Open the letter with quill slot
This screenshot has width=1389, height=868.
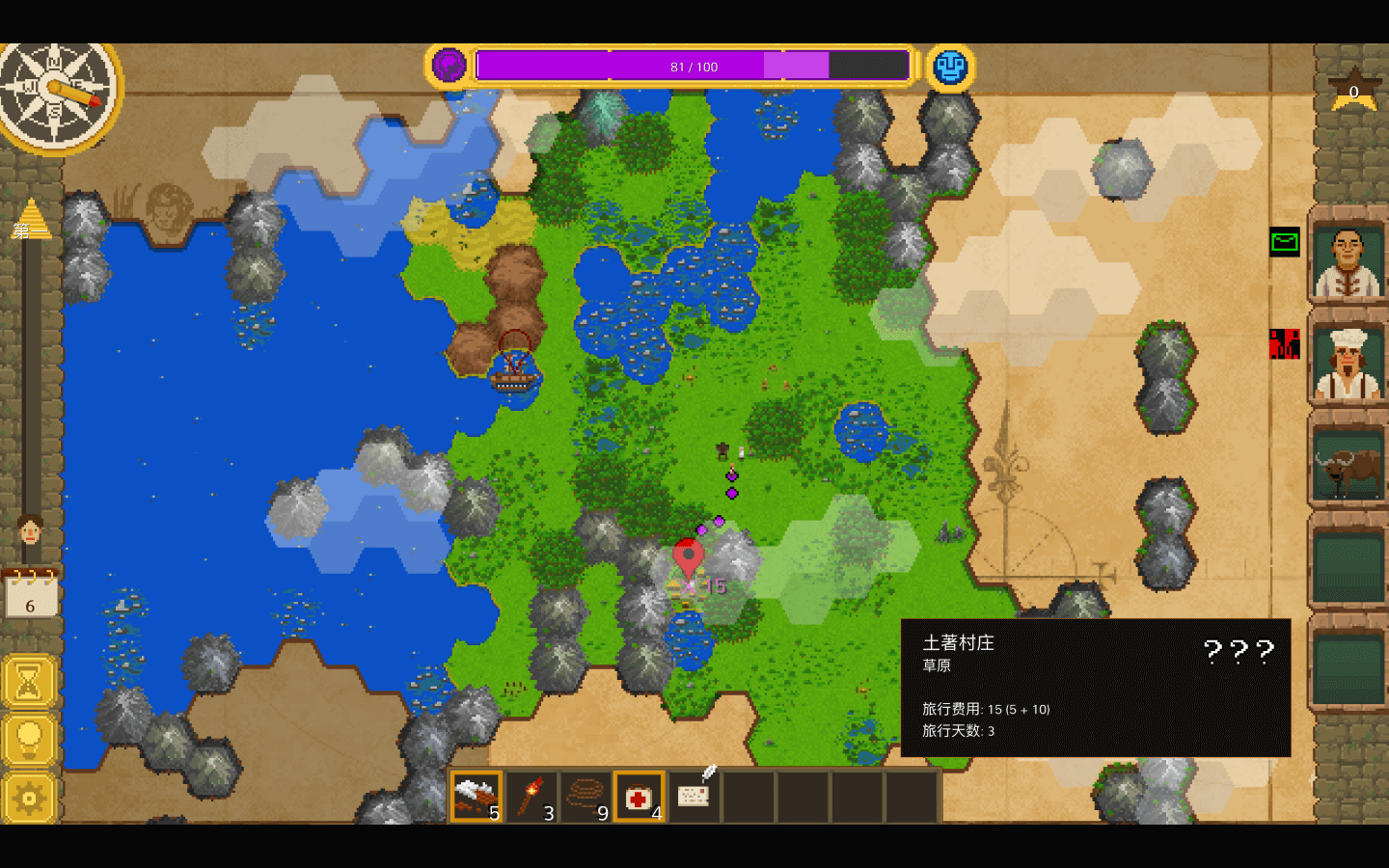coord(694,794)
